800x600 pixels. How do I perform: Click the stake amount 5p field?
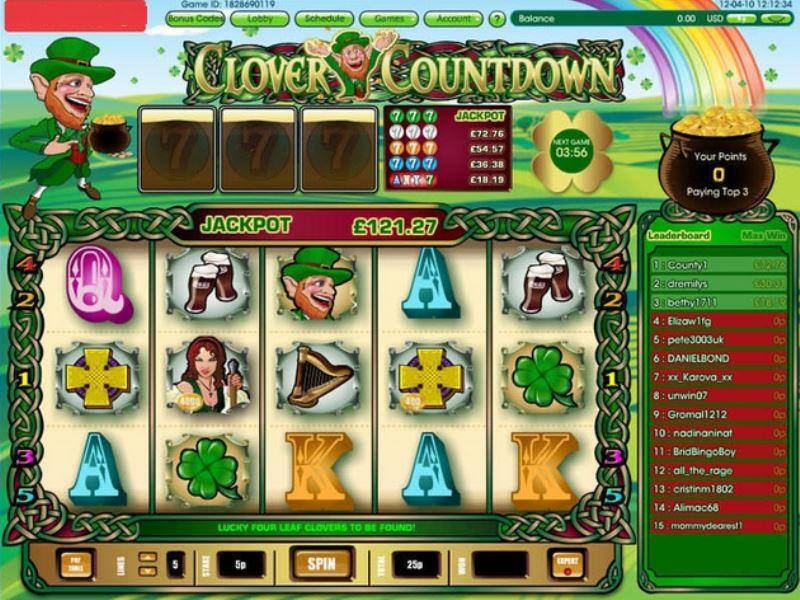coord(241,565)
